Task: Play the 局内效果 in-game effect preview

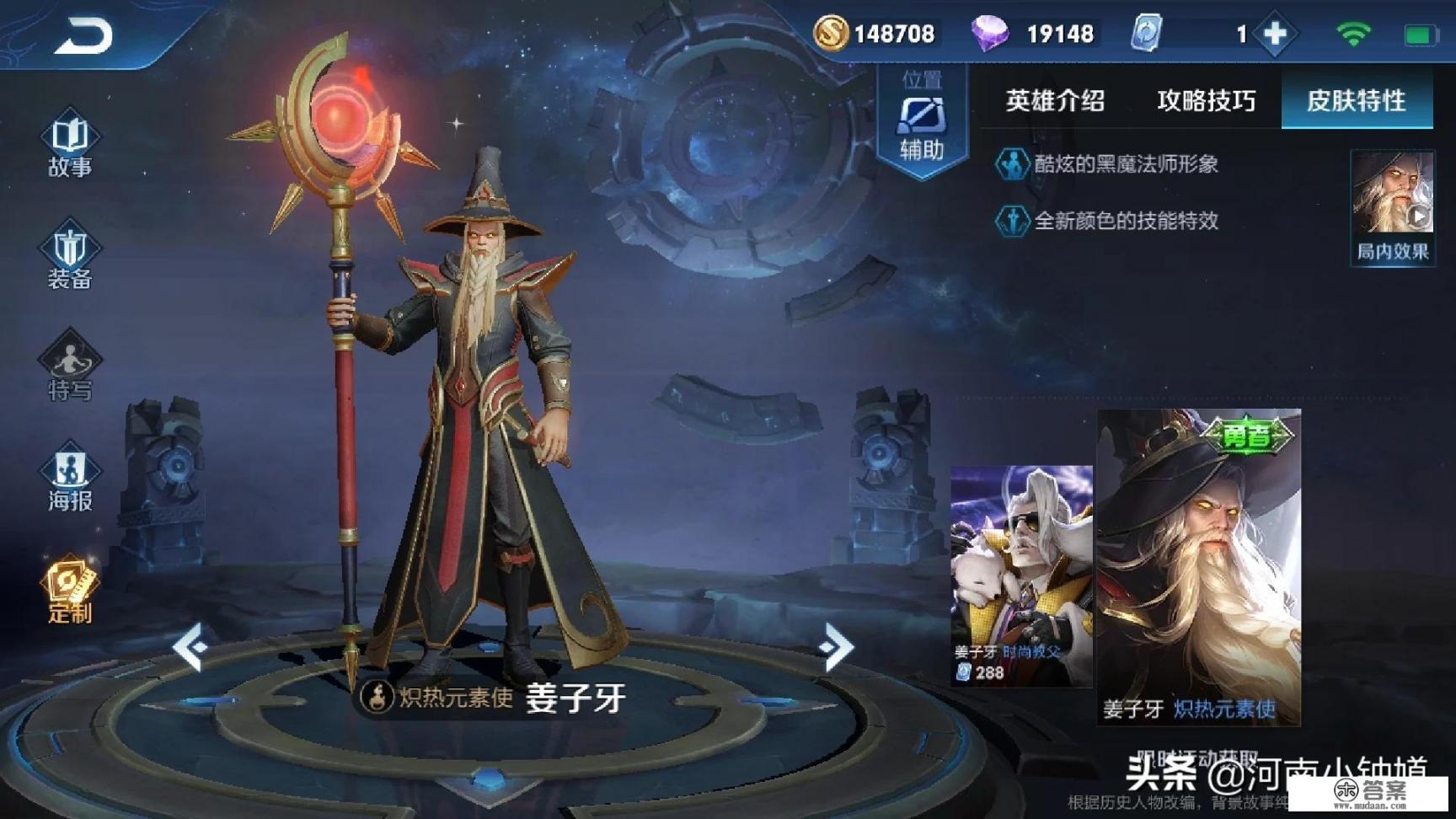Action: point(1393,206)
